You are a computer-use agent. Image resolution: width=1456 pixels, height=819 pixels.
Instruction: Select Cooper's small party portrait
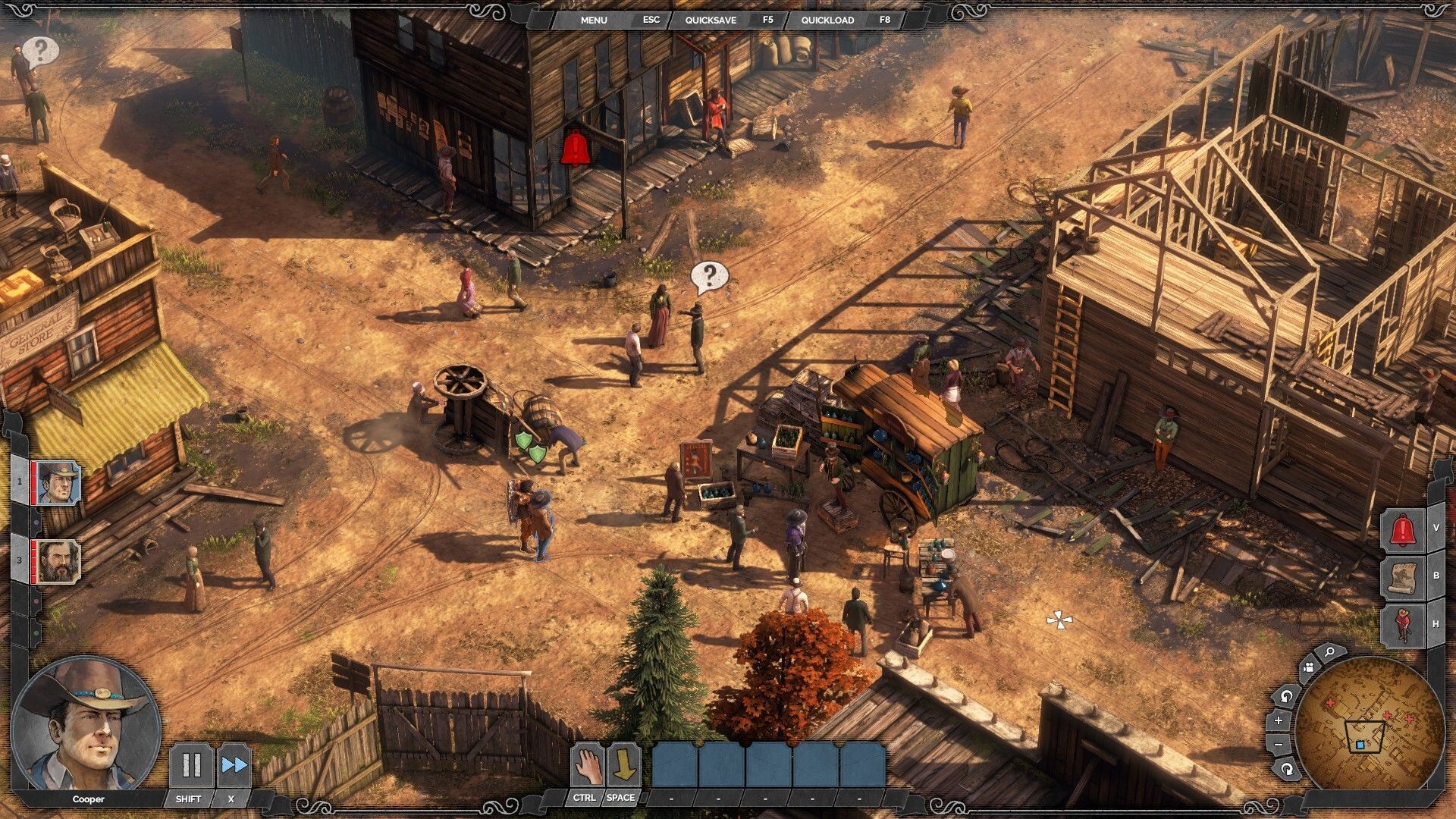58,483
